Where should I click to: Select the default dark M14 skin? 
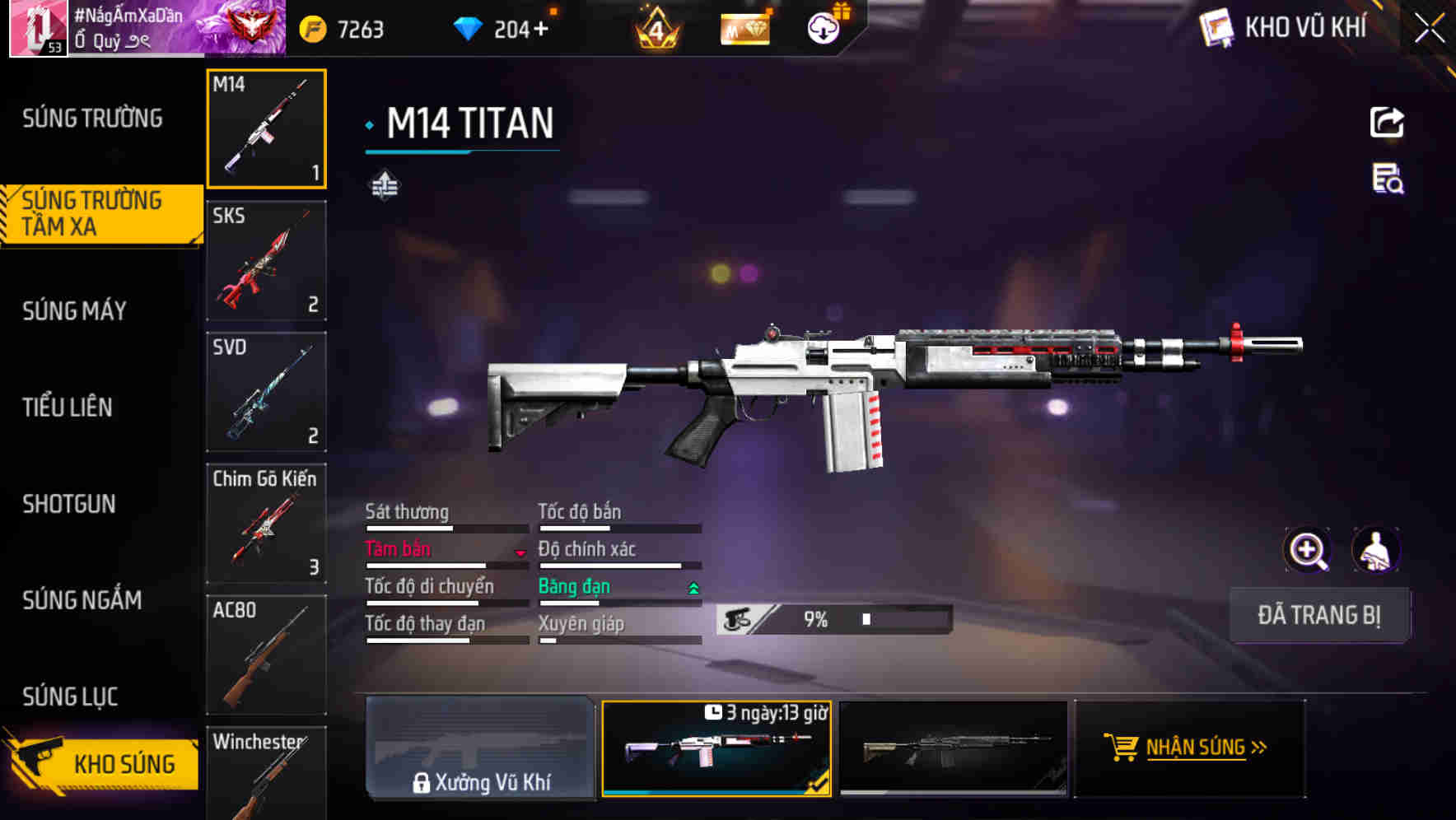(953, 748)
